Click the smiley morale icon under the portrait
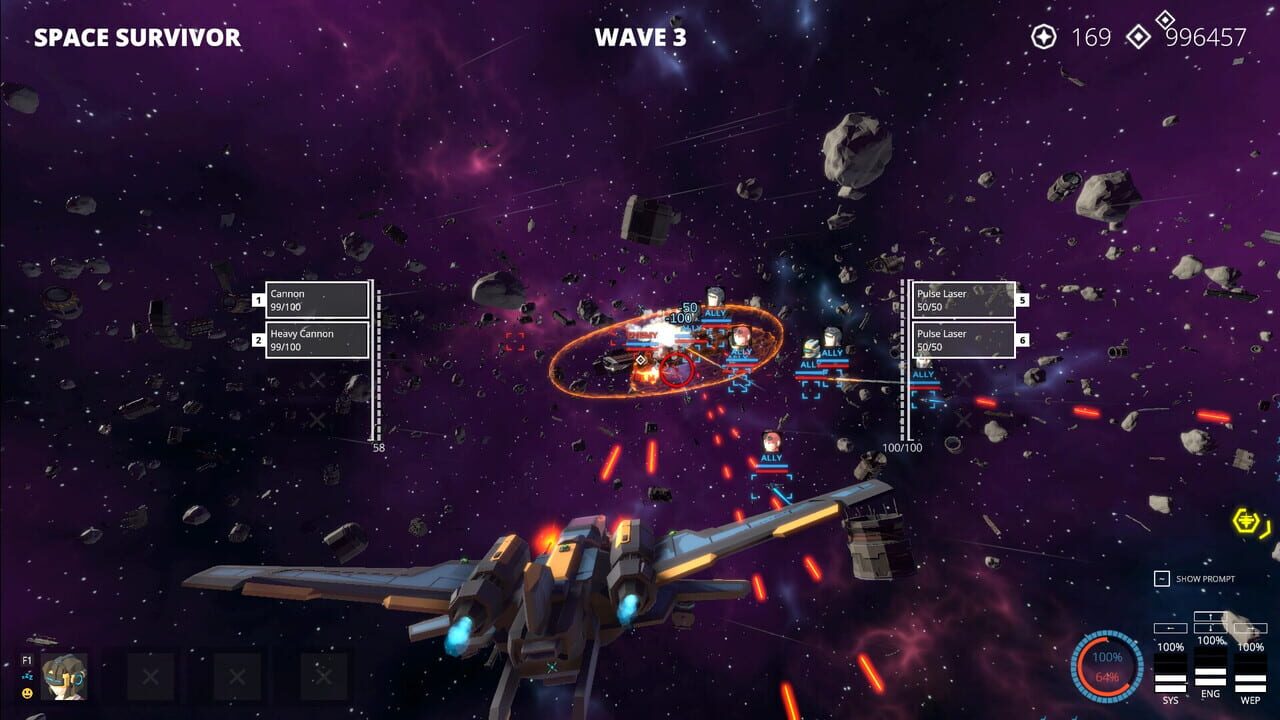Image resolution: width=1280 pixels, height=720 pixels. (27, 693)
